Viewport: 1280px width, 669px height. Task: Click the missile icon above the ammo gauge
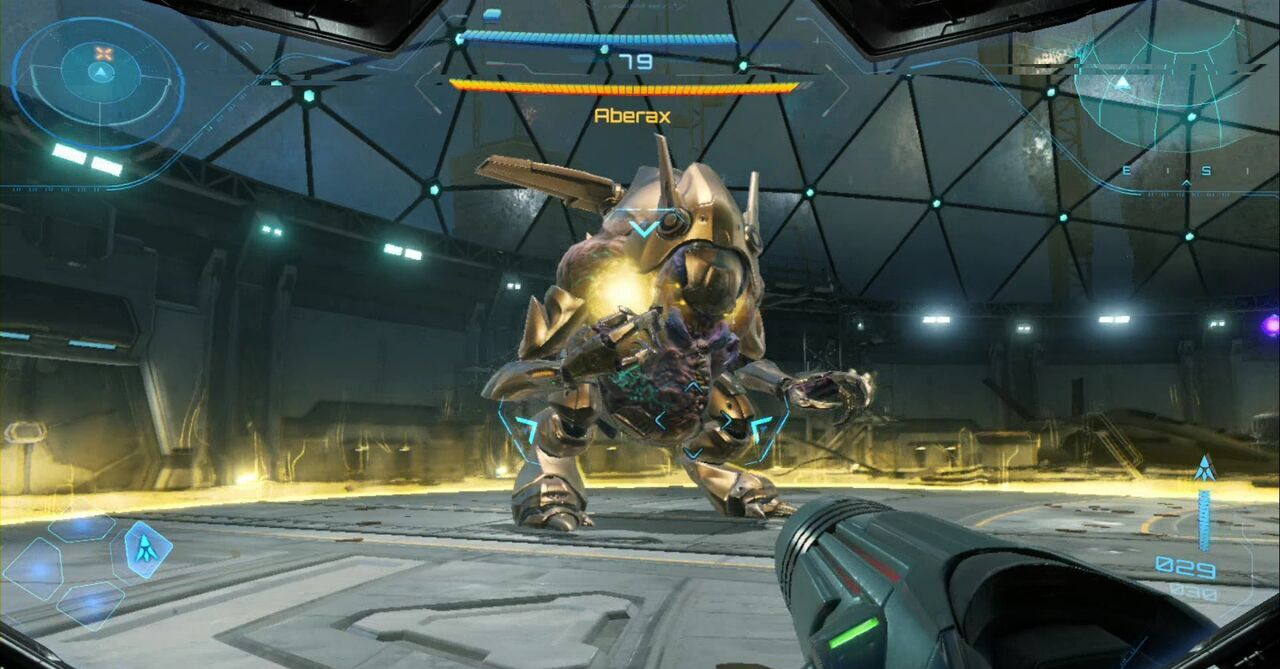coord(1204,467)
